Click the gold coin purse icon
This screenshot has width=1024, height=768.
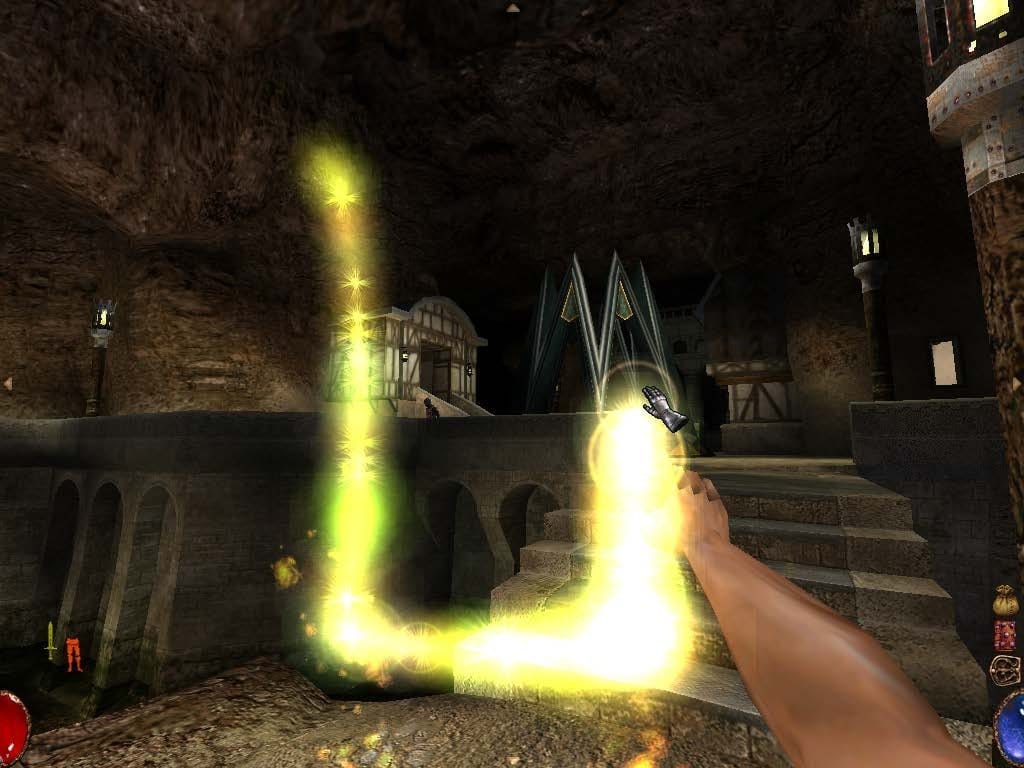pos(1004,601)
